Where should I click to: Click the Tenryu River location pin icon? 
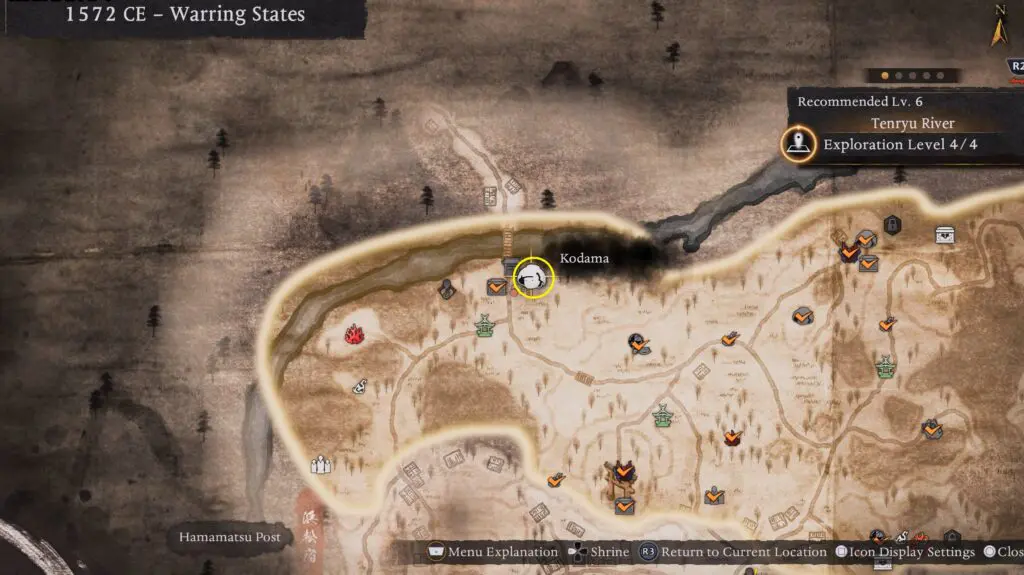[797, 144]
